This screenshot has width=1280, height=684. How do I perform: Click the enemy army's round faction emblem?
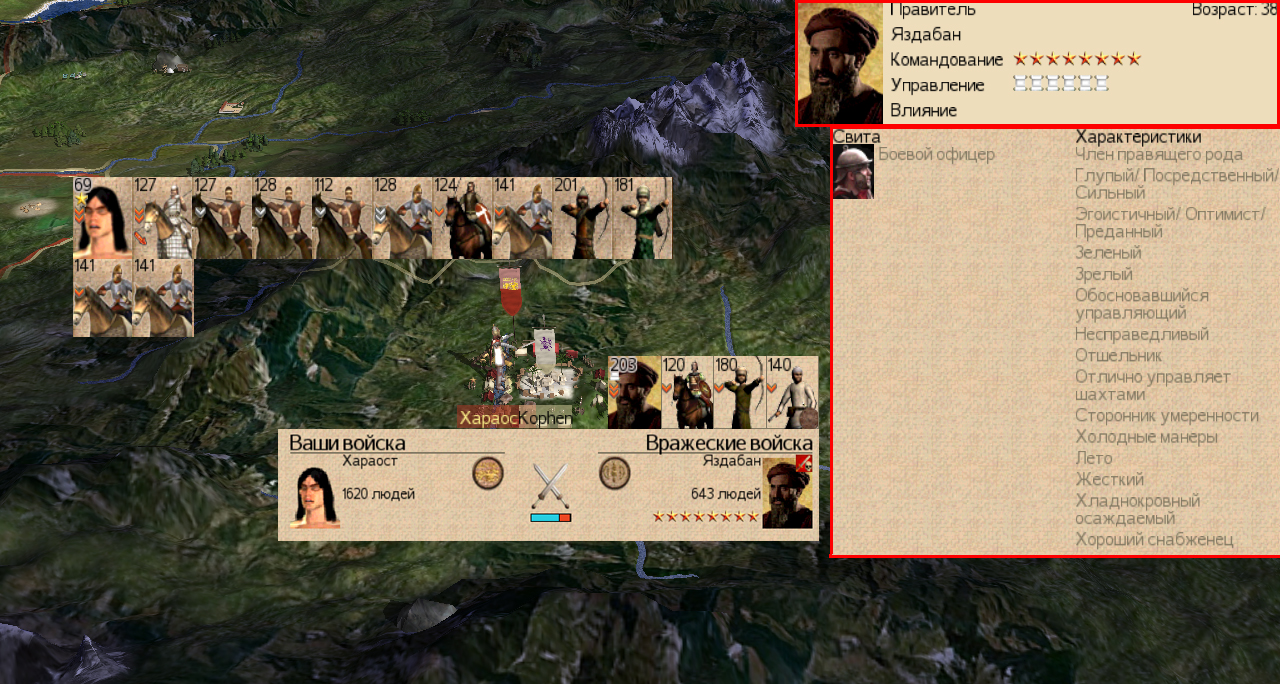tap(614, 473)
